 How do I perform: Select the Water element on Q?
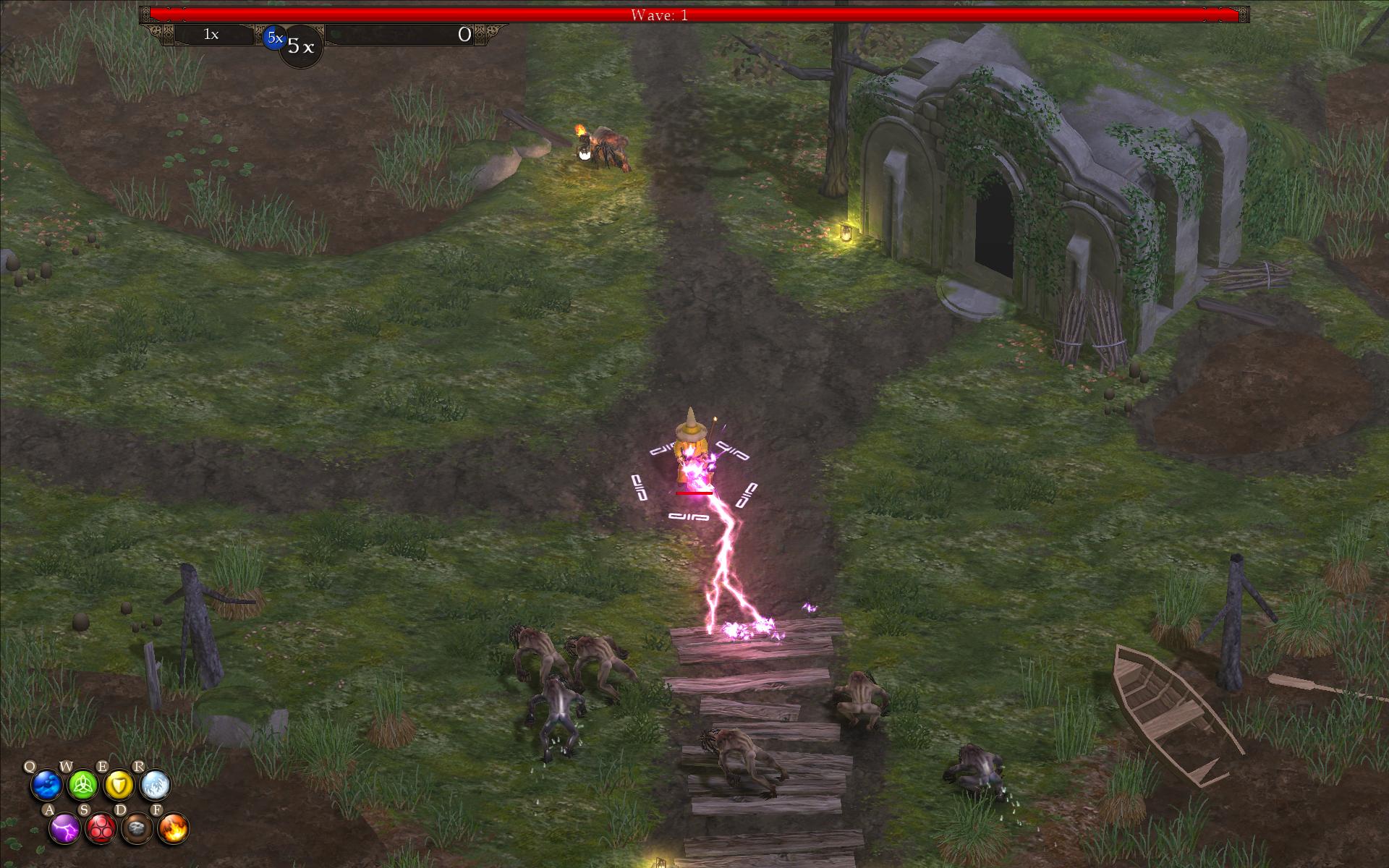pyautogui.click(x=46, y=786)
